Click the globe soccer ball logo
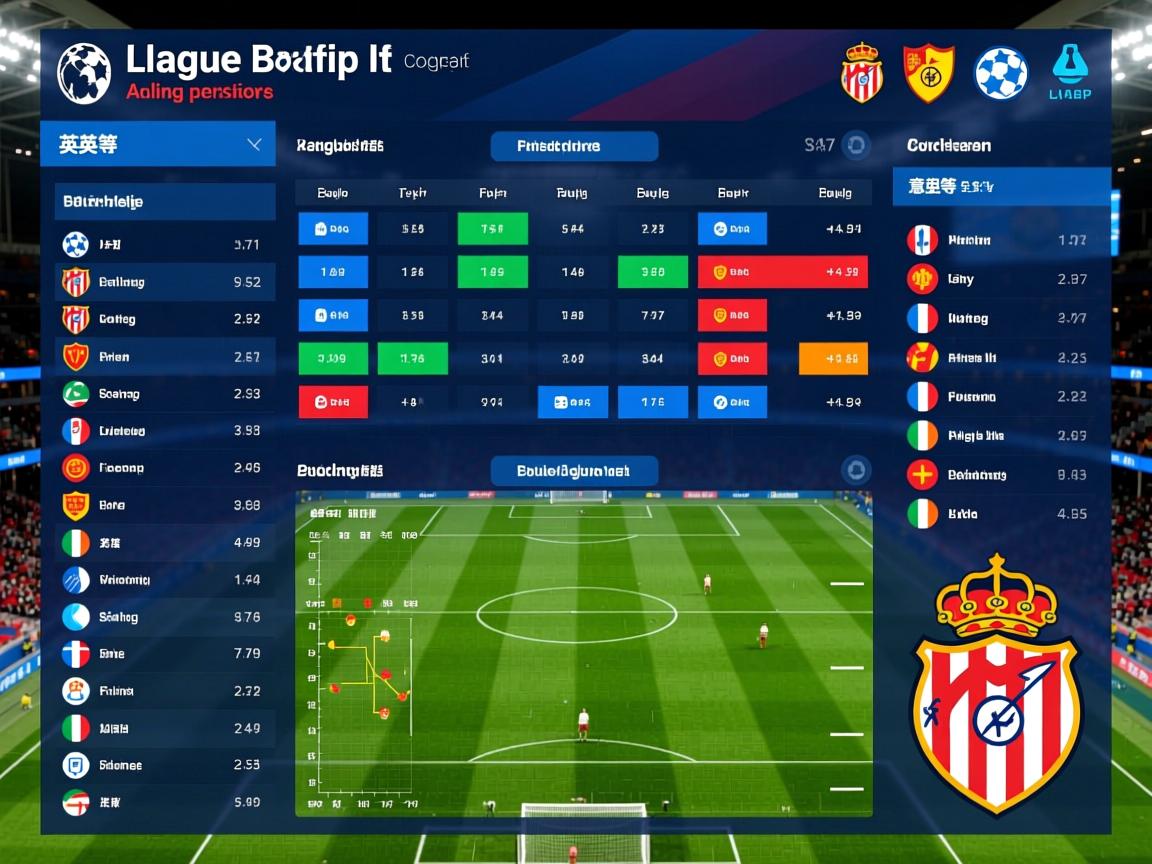Screen dimensions: 1152x864 point(84,73)
